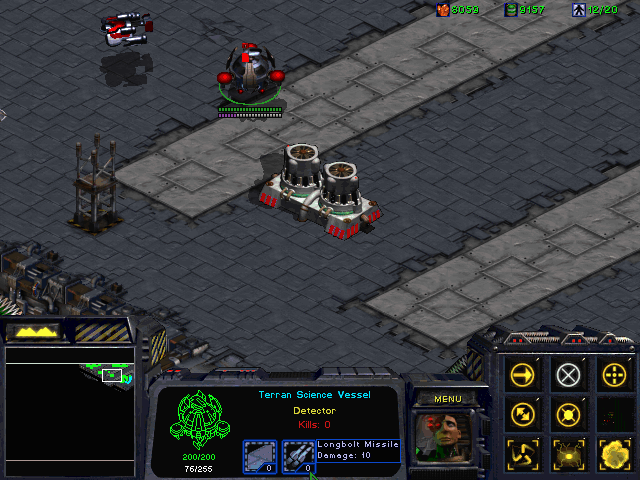Click the Longbolt Missile weapon icon

click(x=298, y=455)
